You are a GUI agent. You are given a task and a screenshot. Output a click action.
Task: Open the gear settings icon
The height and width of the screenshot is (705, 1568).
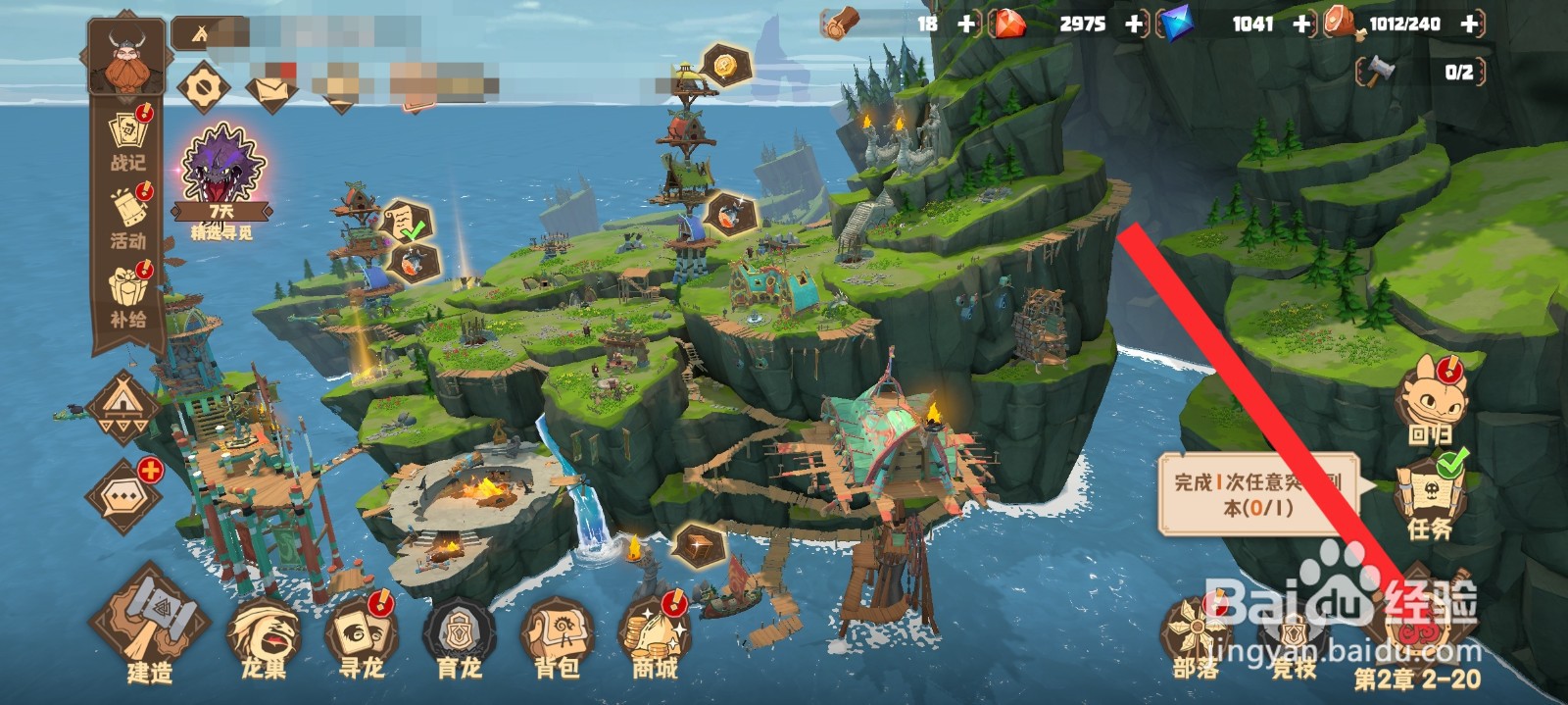tap(204, 88)
